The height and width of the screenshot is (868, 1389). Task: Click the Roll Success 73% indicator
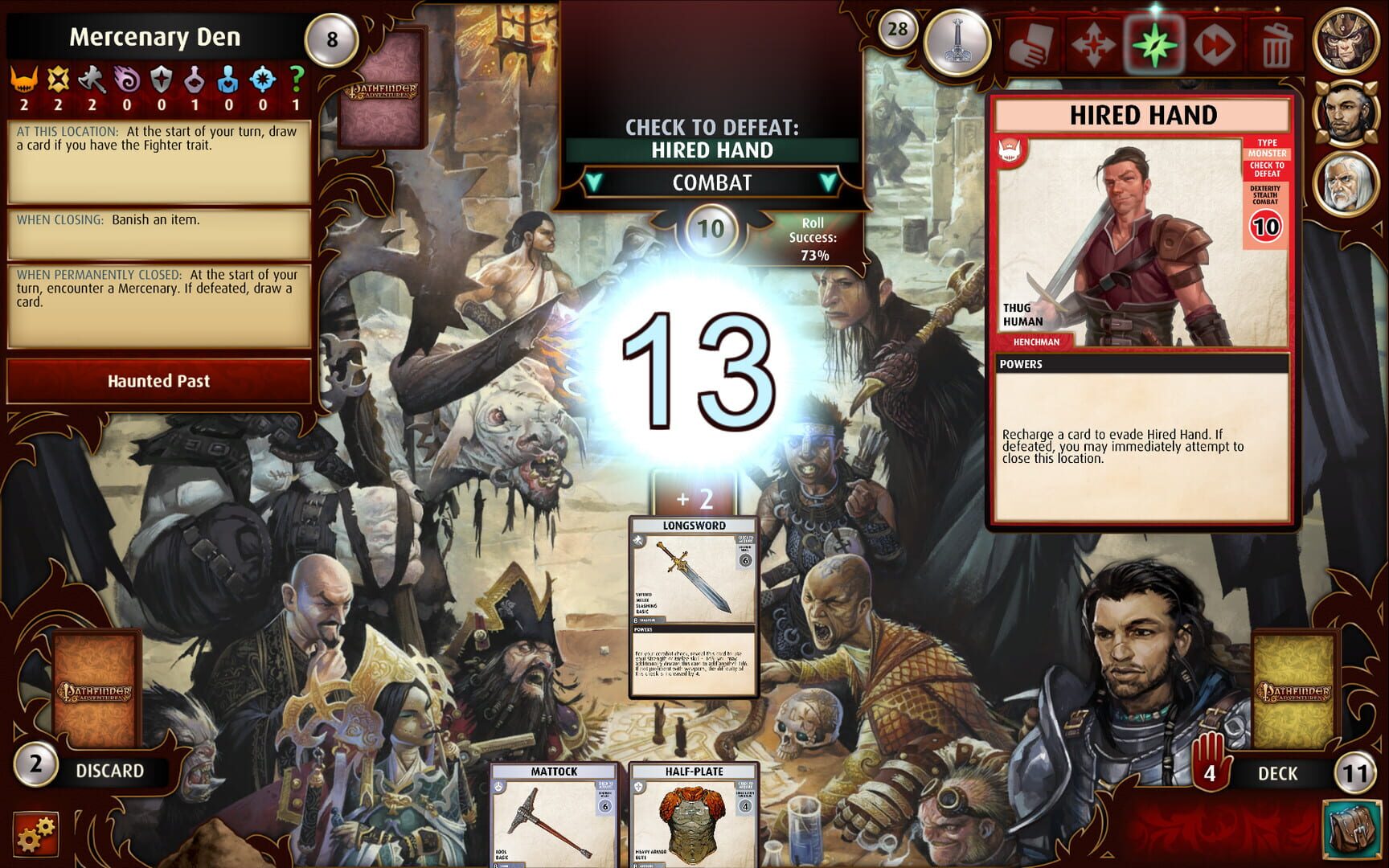coord(813,236)
